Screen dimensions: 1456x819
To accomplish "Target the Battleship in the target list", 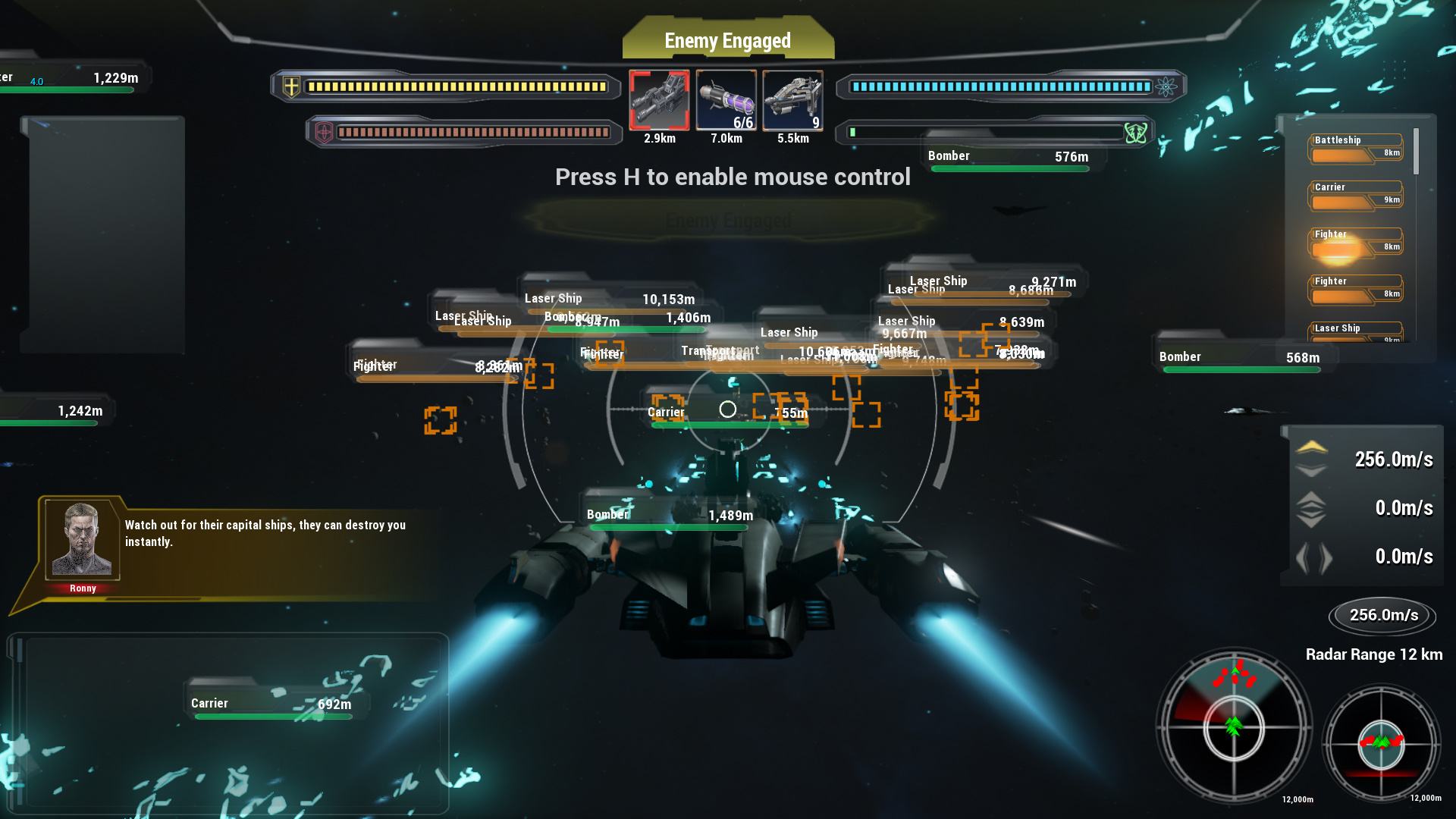I will [x=1356, y=149].
